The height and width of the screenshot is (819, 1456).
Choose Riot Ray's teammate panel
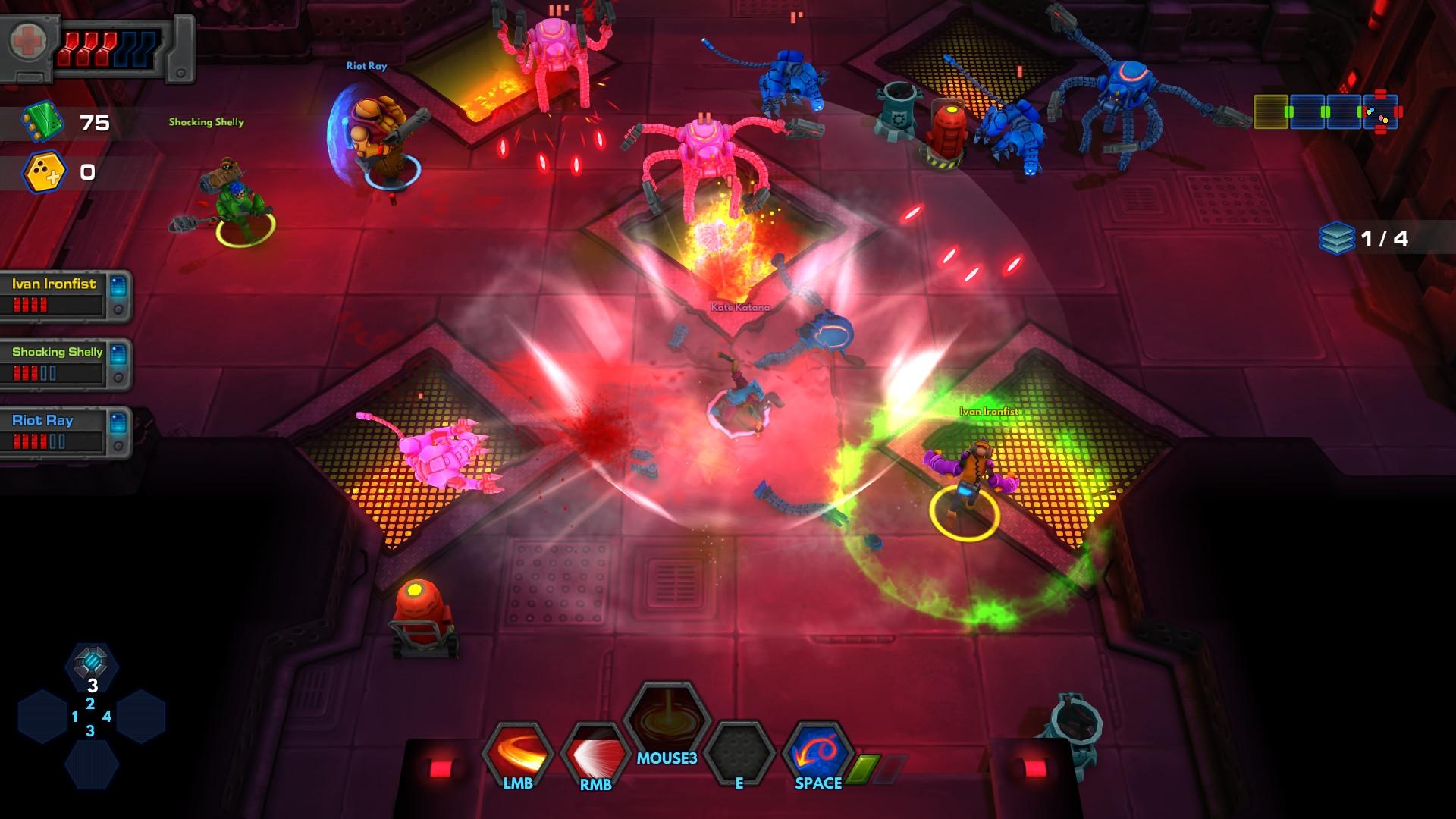coord(65,432)
